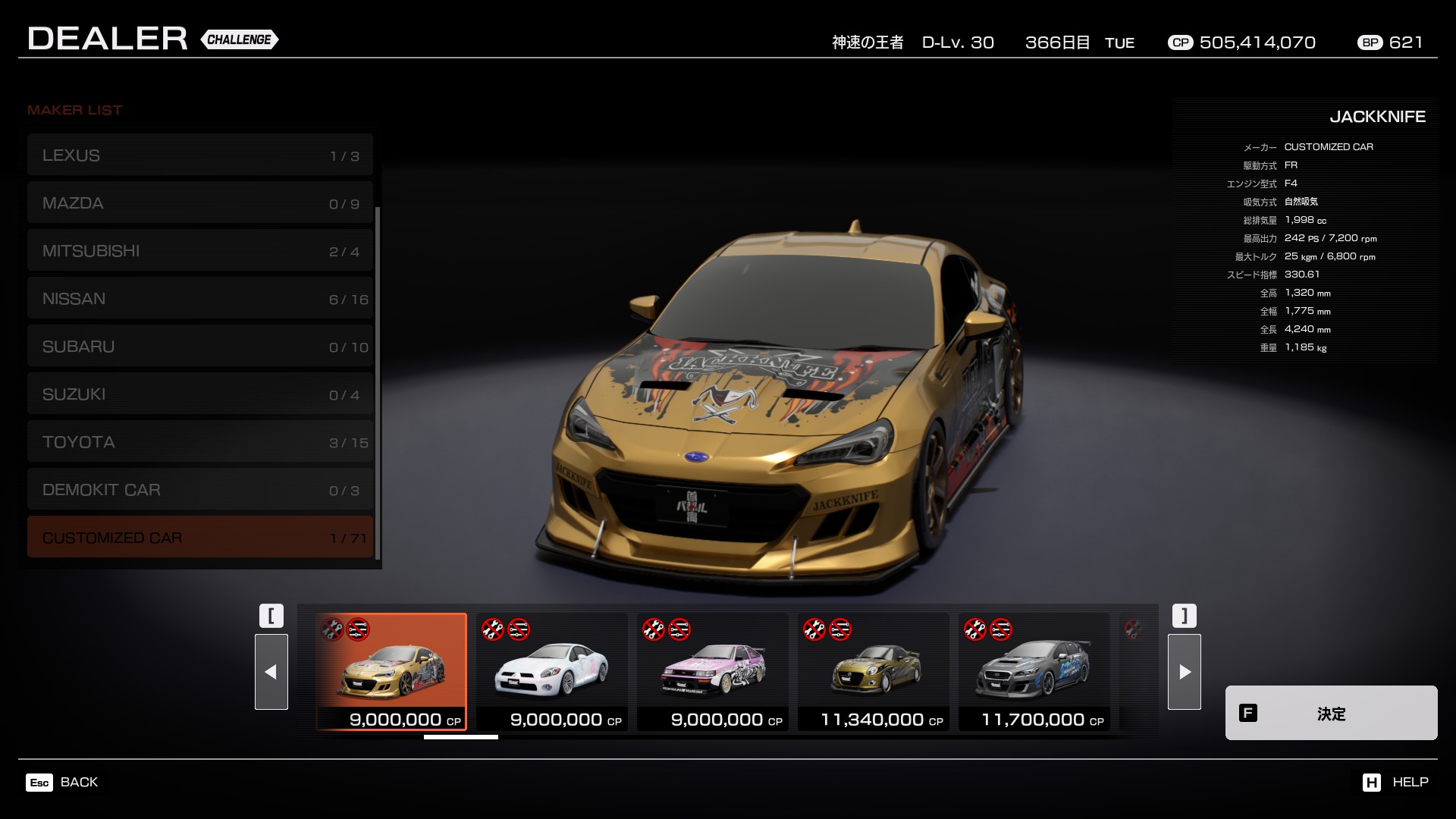Choose MAZDA from the maker list

point(200,203)
